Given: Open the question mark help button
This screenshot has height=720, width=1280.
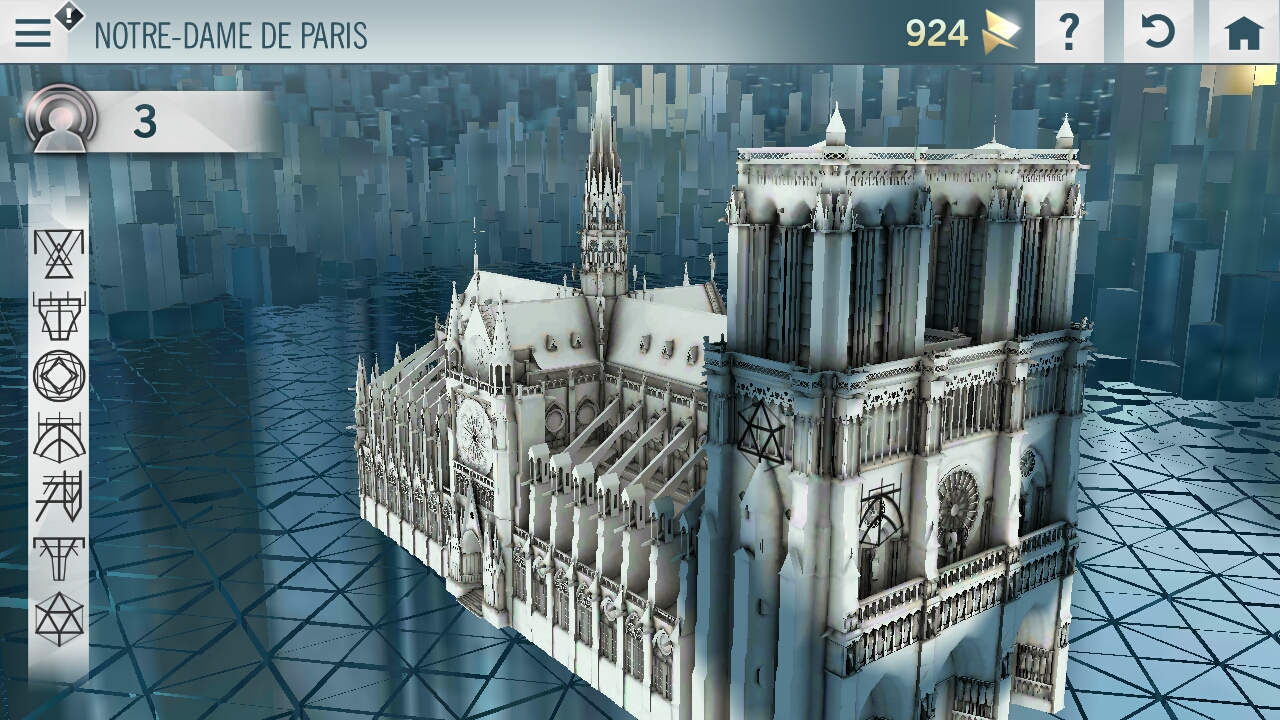Looking at the screenshot, I should pyautogui.click(x=1069, y=33).
